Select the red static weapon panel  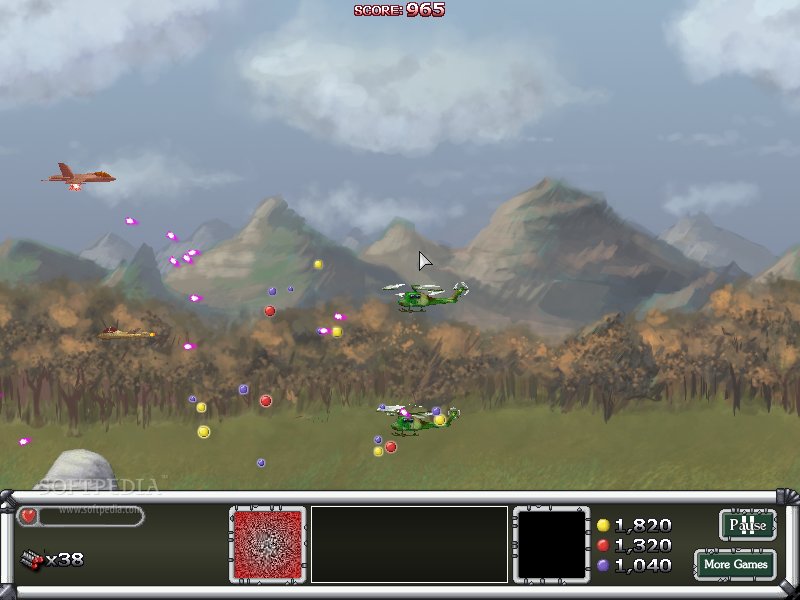[267, 544]
